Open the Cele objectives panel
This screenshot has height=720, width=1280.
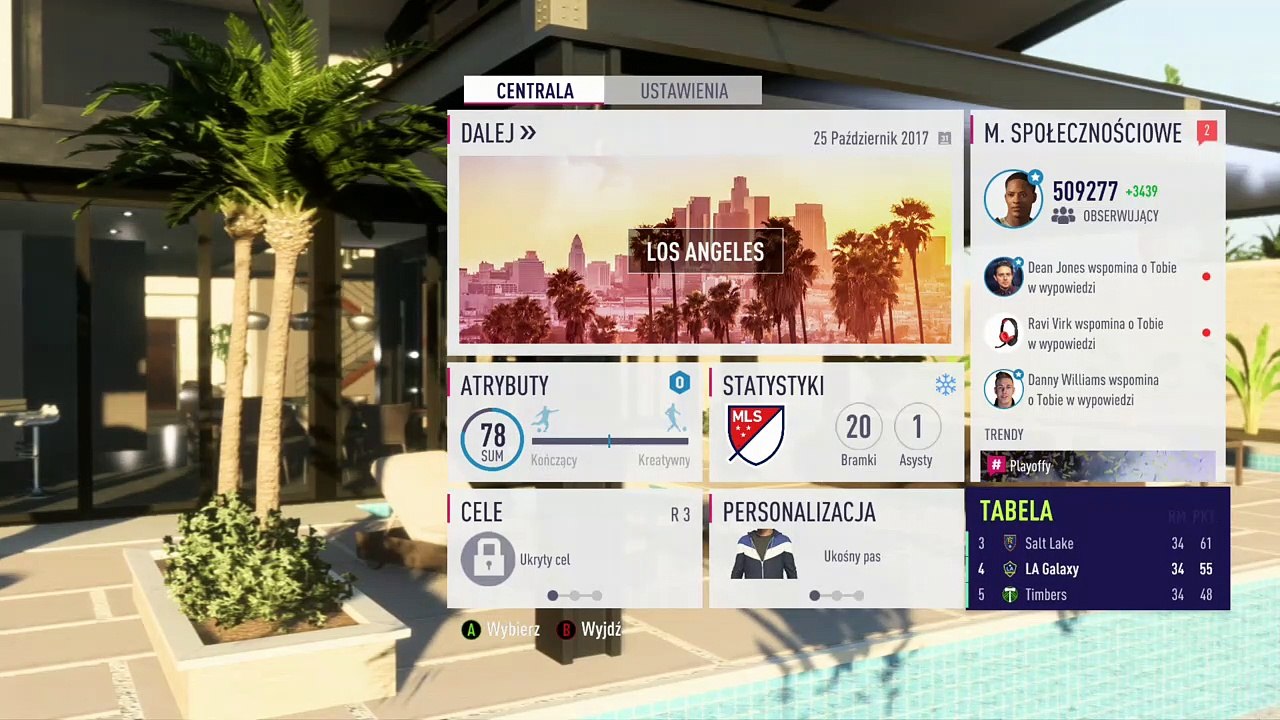coord(575,548)
